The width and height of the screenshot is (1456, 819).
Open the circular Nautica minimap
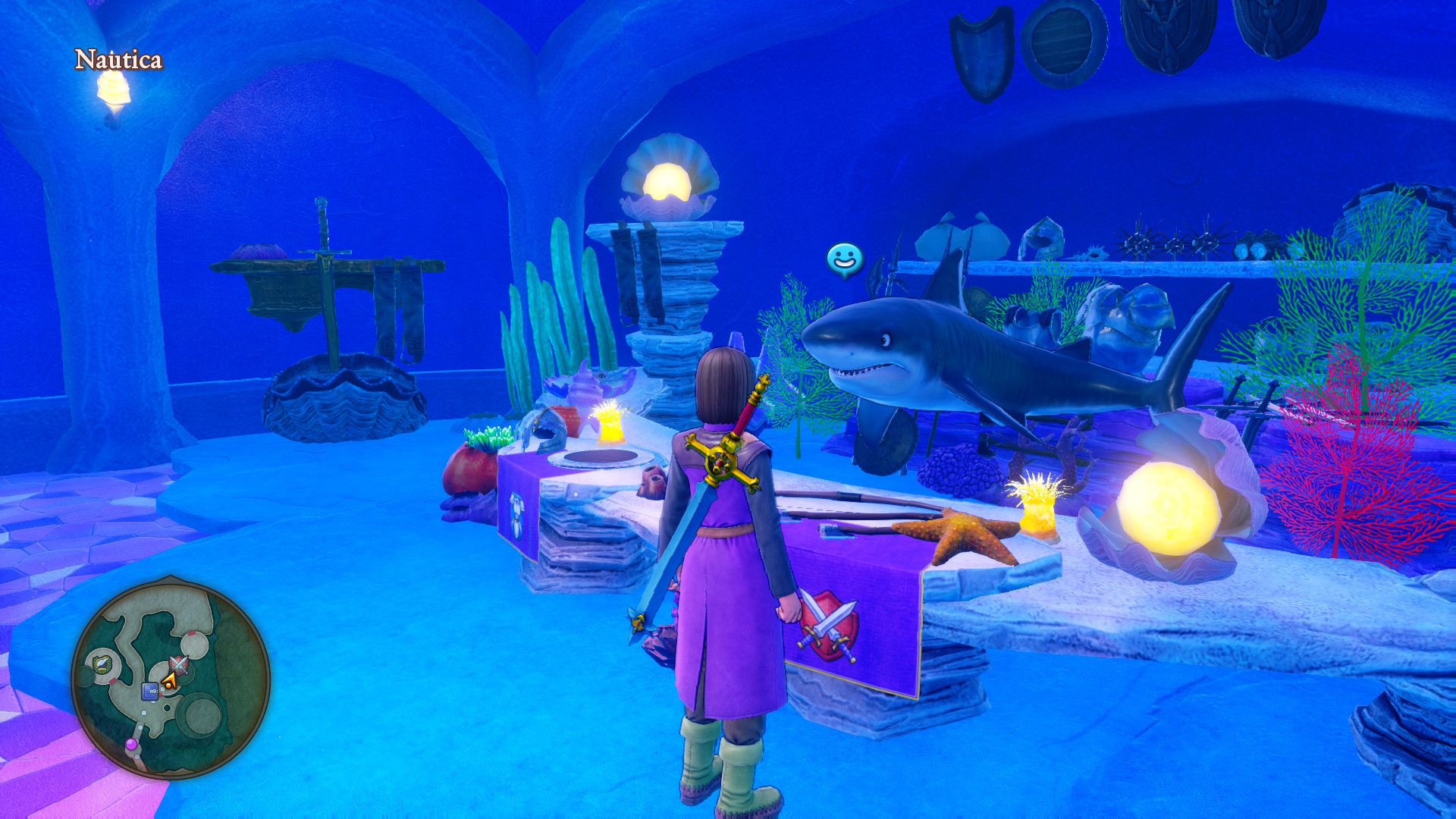(x=171, y=677)
